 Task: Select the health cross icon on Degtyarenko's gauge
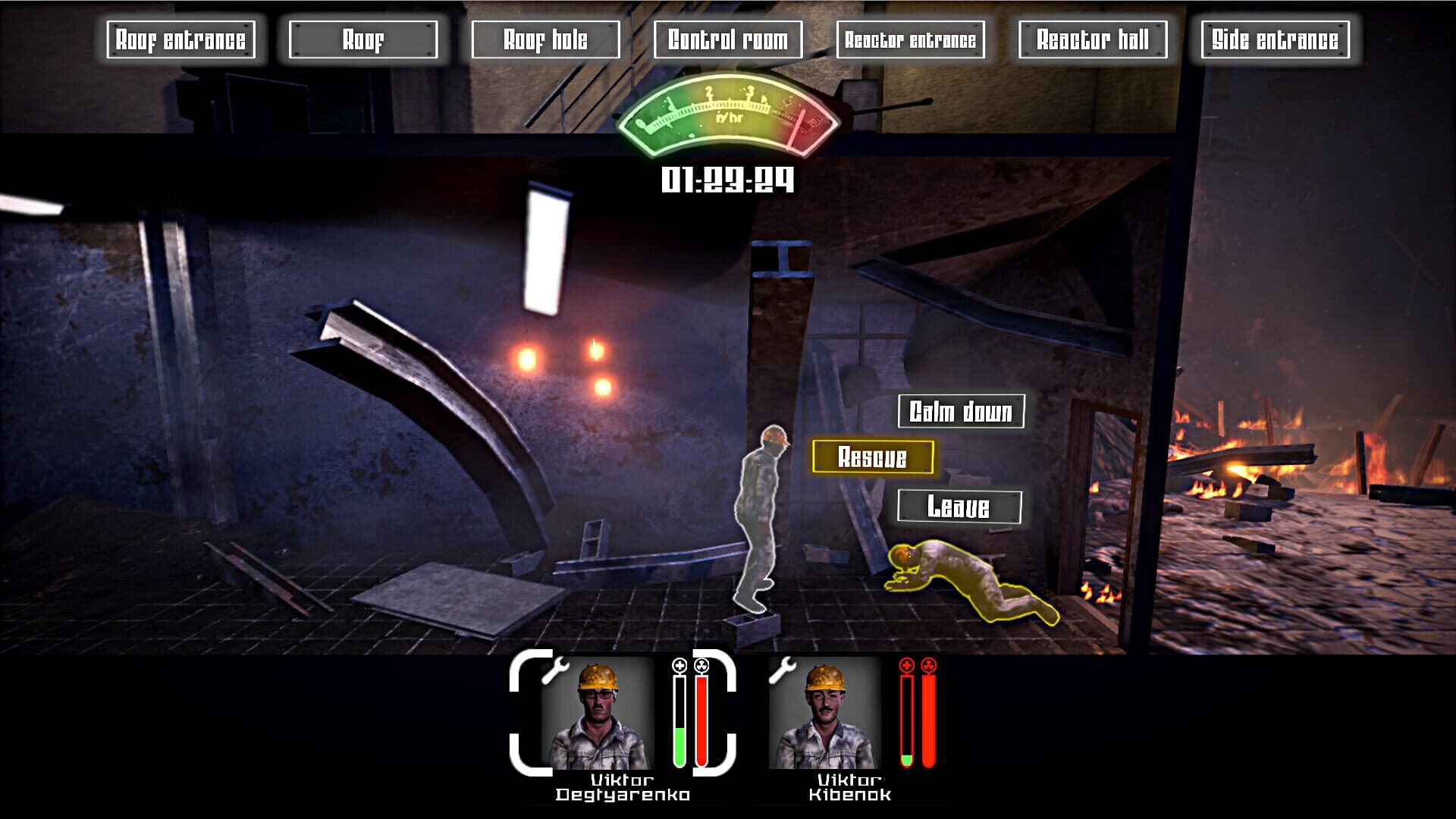pos(679,667)
